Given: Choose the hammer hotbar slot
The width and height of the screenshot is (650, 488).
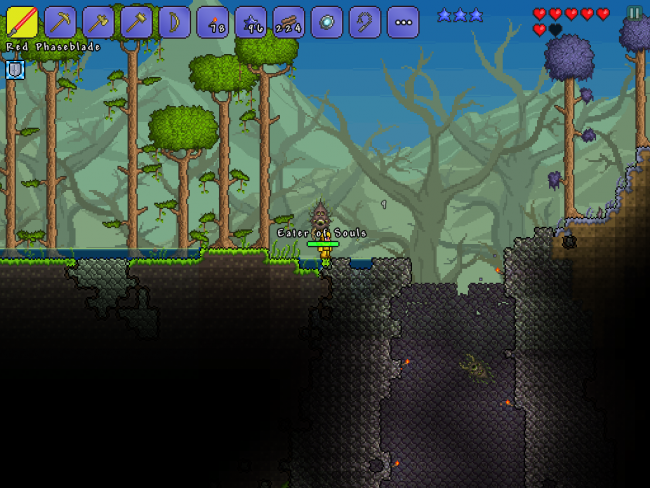Looking at the screenshot, I should point(136,22).
